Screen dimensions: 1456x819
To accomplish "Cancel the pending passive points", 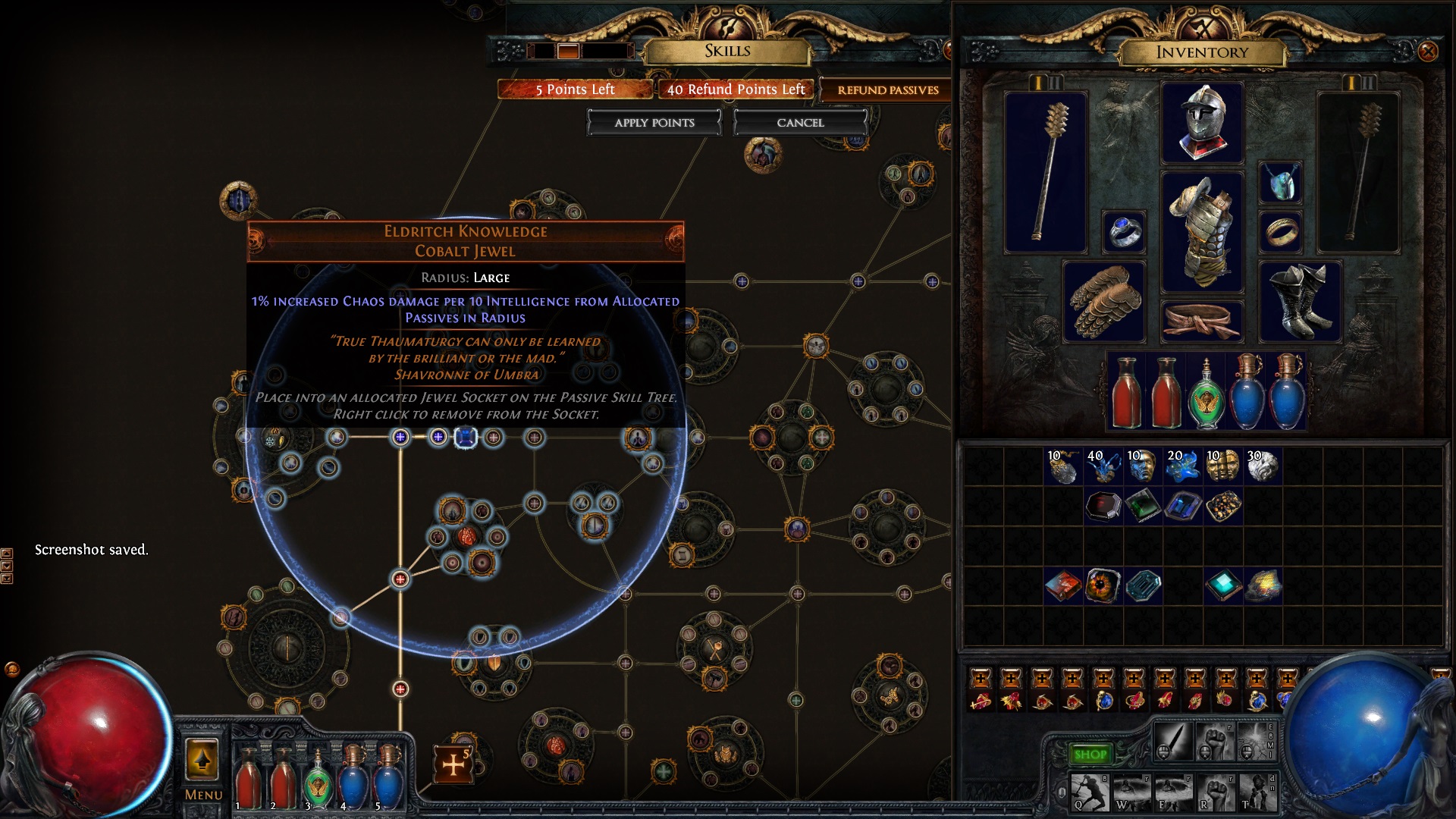I will click(x=800, y=123).
